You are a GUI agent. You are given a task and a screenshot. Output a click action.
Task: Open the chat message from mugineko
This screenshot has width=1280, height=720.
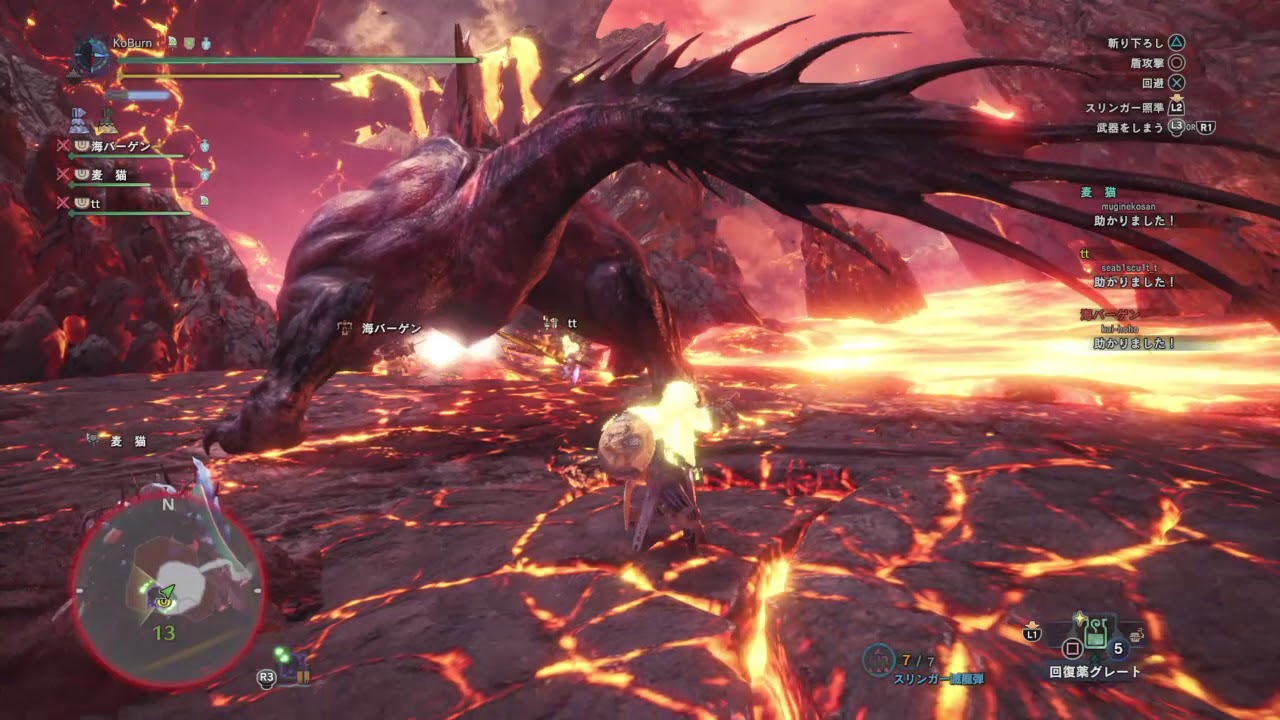coord(1134,220)
